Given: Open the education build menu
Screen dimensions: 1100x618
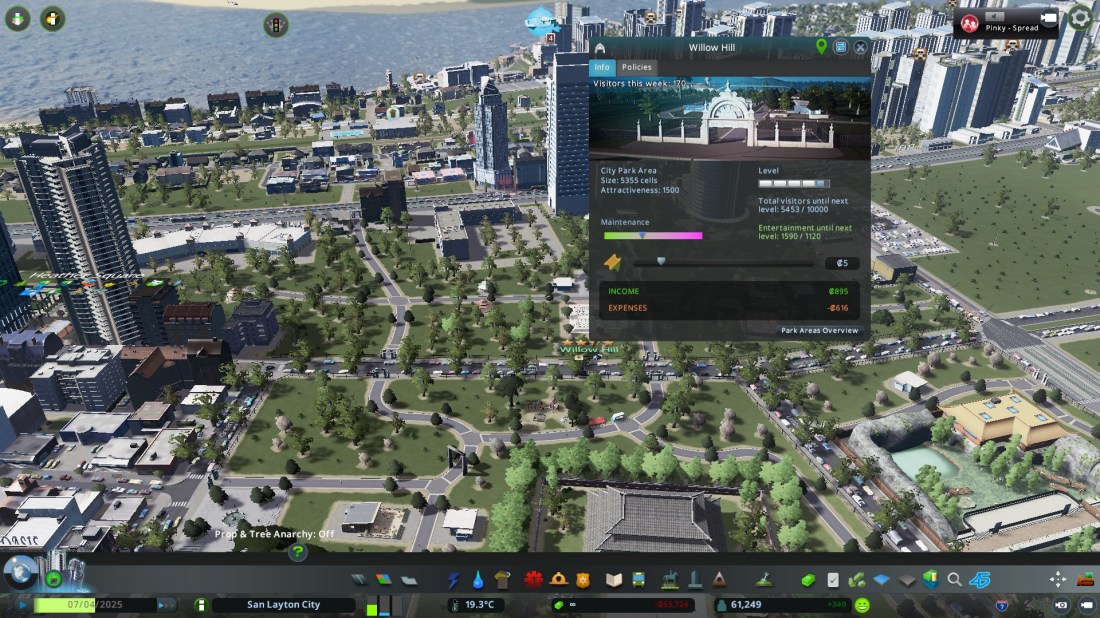Looking at the screenshot, I should 614,580.
